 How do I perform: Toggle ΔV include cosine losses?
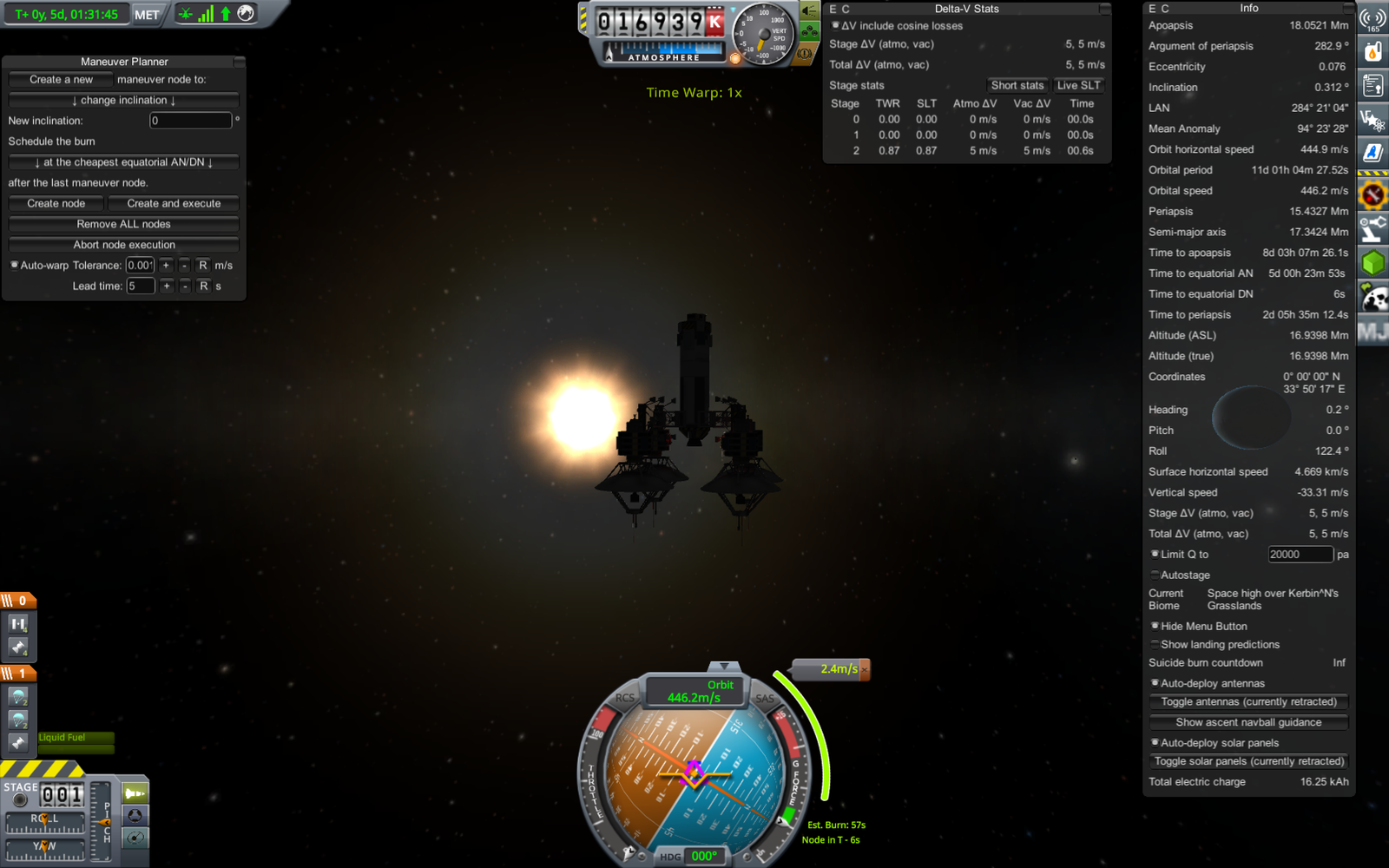pos(836,26)
